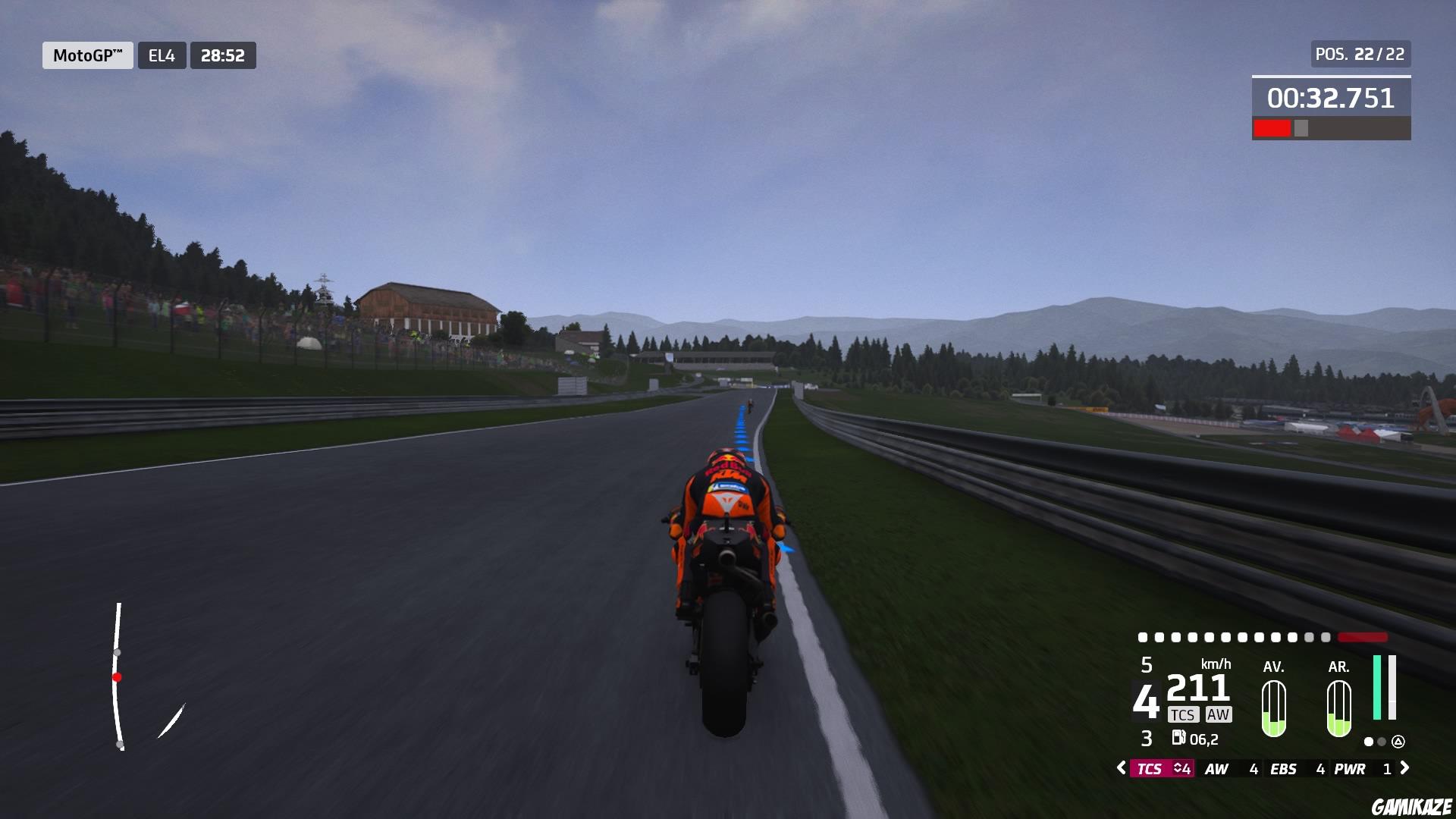Use the up/down stepper next to TCS value
1456x819 pixels.
click(x=1181, y=768)
